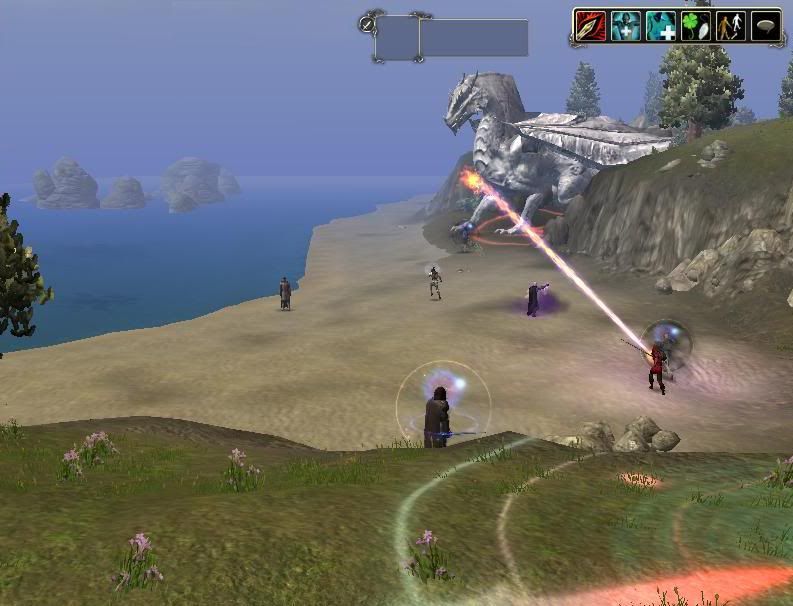Image resolution: width=793 pixels, height=606 pixels.
Task: Open the speech bubble chat icon
Action: (764, 26)
